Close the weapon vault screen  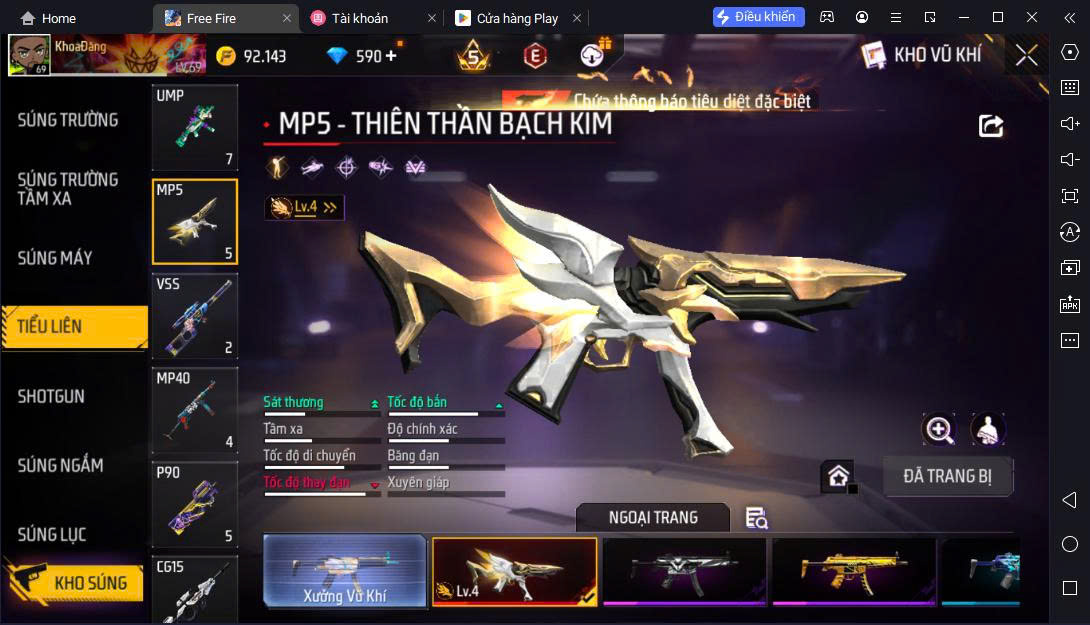tap(1026, 55)
